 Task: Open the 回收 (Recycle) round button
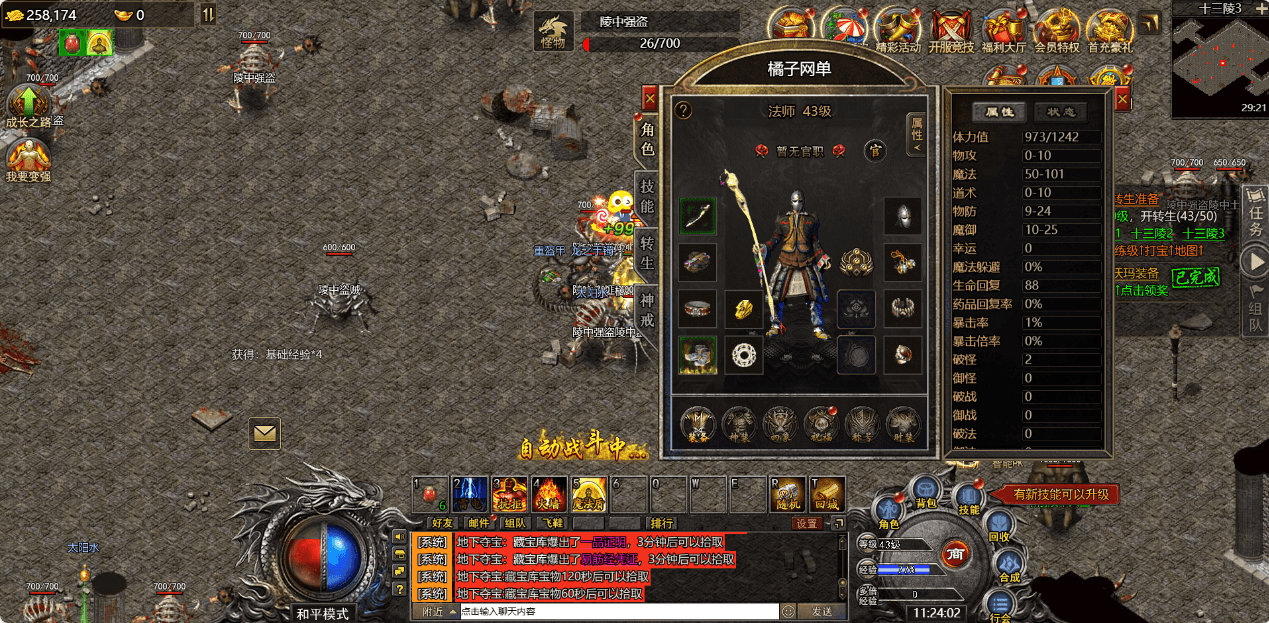[999, 526]
